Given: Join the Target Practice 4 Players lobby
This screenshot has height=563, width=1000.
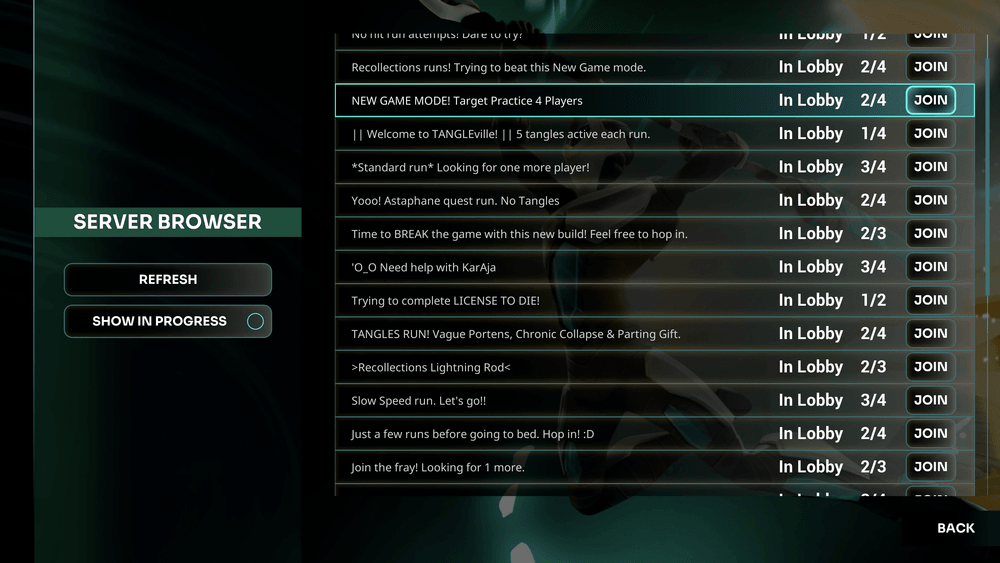Looking at the screenshot, I should point(930,100).
